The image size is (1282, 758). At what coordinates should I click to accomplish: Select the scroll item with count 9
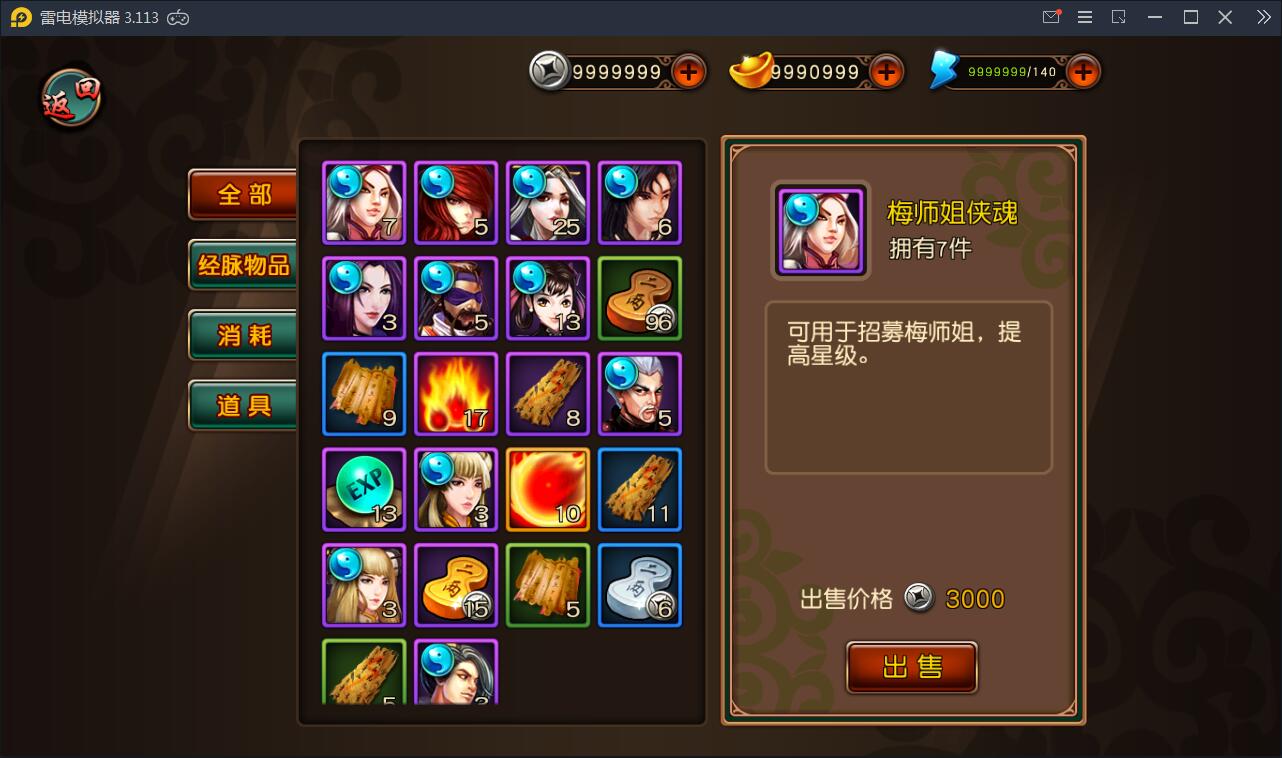(364, 394)
